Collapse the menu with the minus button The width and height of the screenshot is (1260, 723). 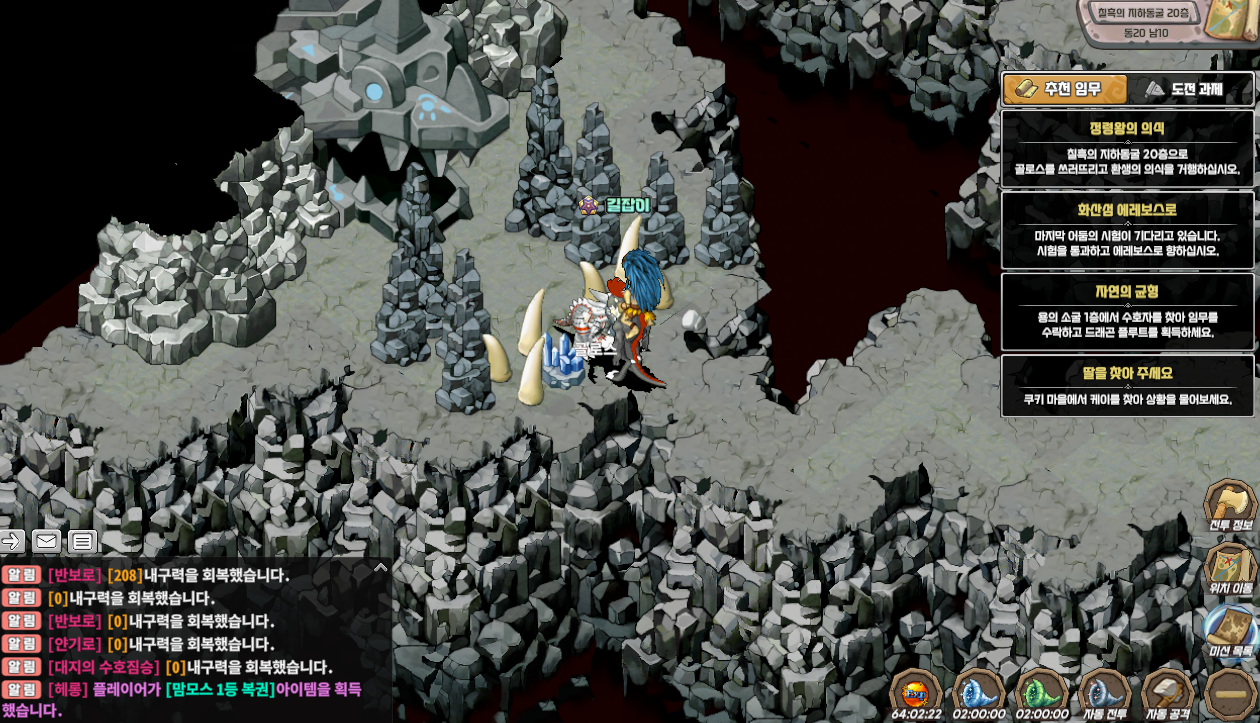[x=1230, y=692]
